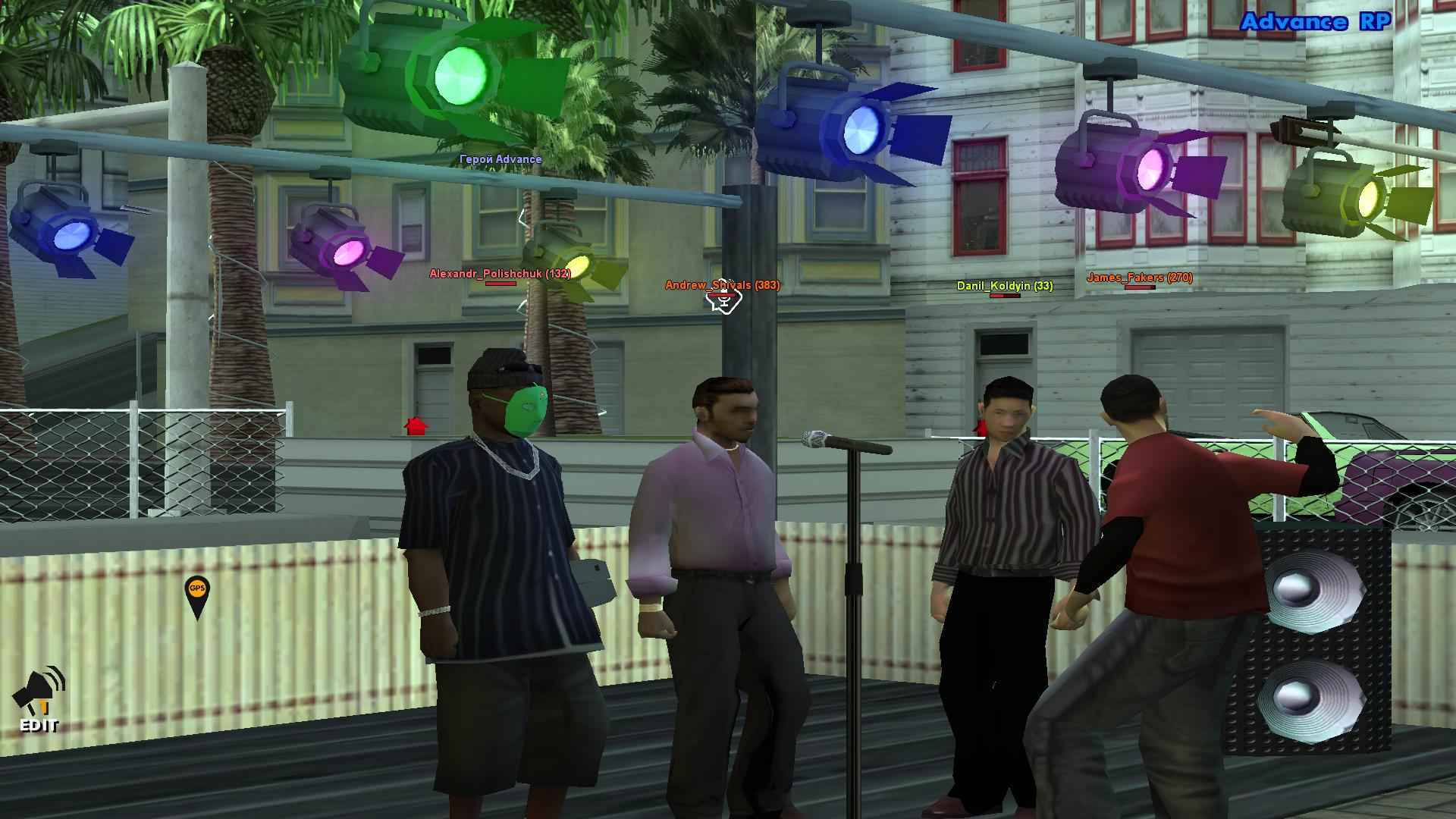
Task: Select the orange GPS lettering inside the pin
Action: [x=197, y=589]
